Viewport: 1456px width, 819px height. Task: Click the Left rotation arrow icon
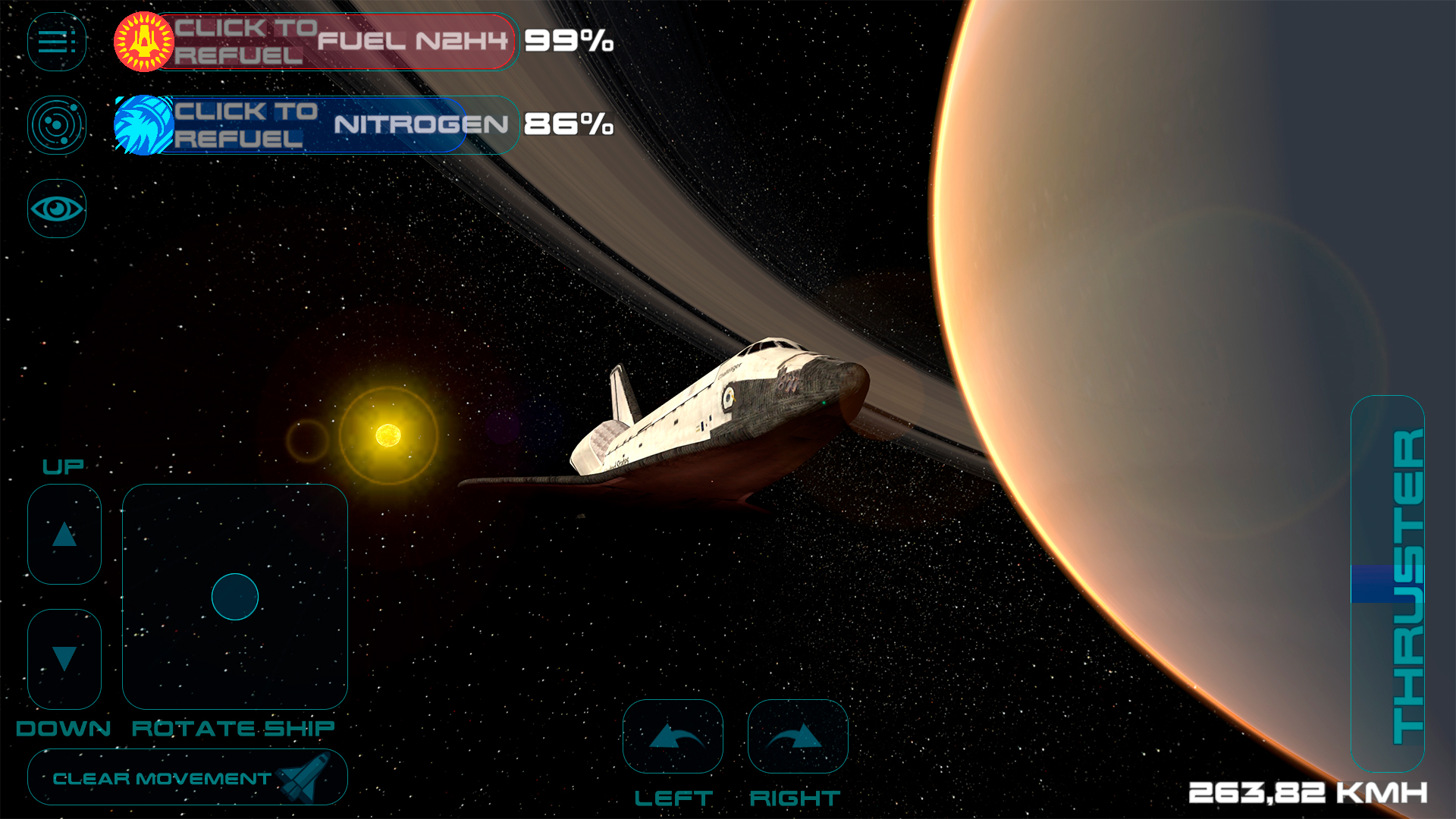pos(672,736)
